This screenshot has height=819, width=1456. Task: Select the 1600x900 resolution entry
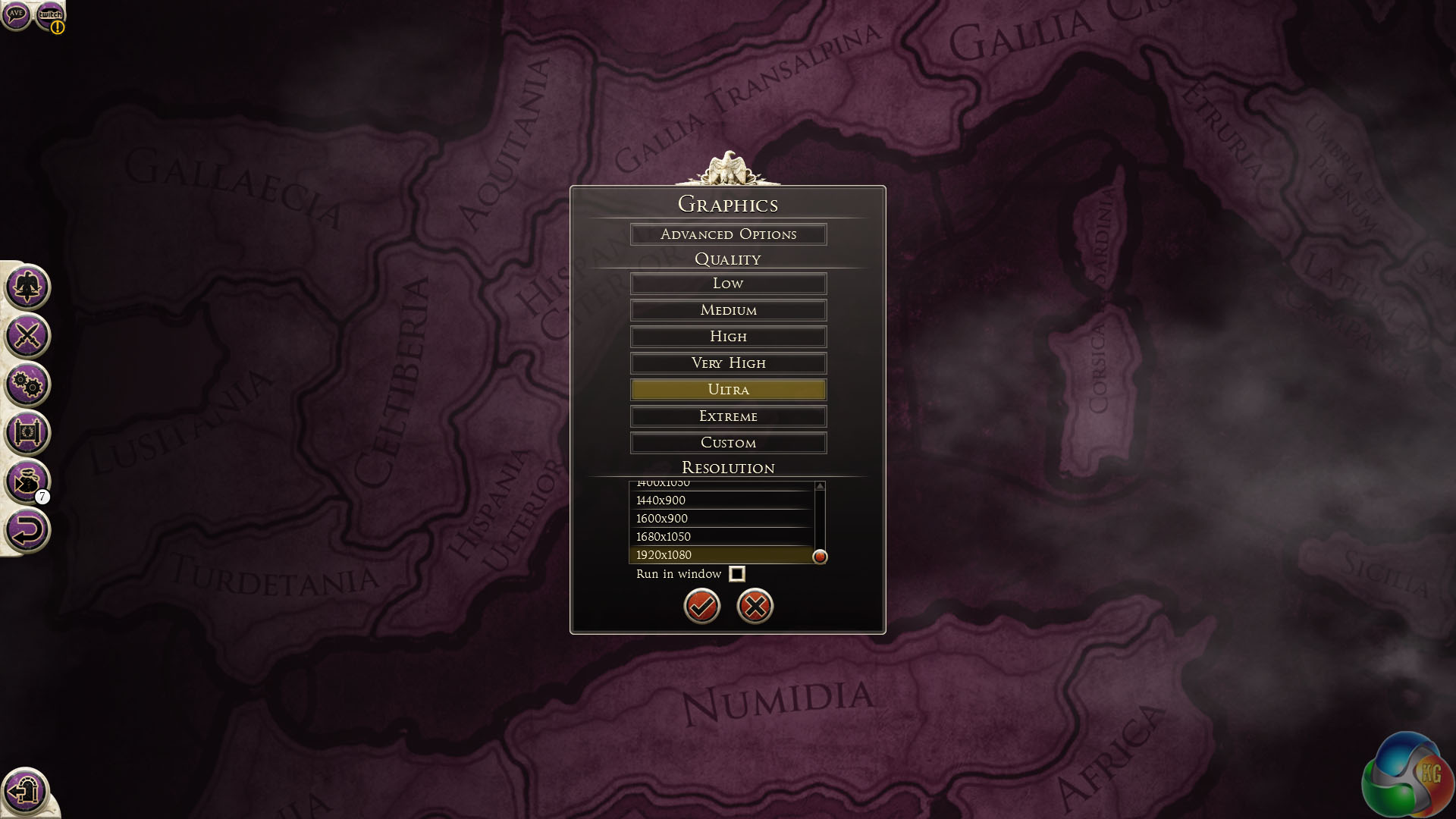pos(720,519)
